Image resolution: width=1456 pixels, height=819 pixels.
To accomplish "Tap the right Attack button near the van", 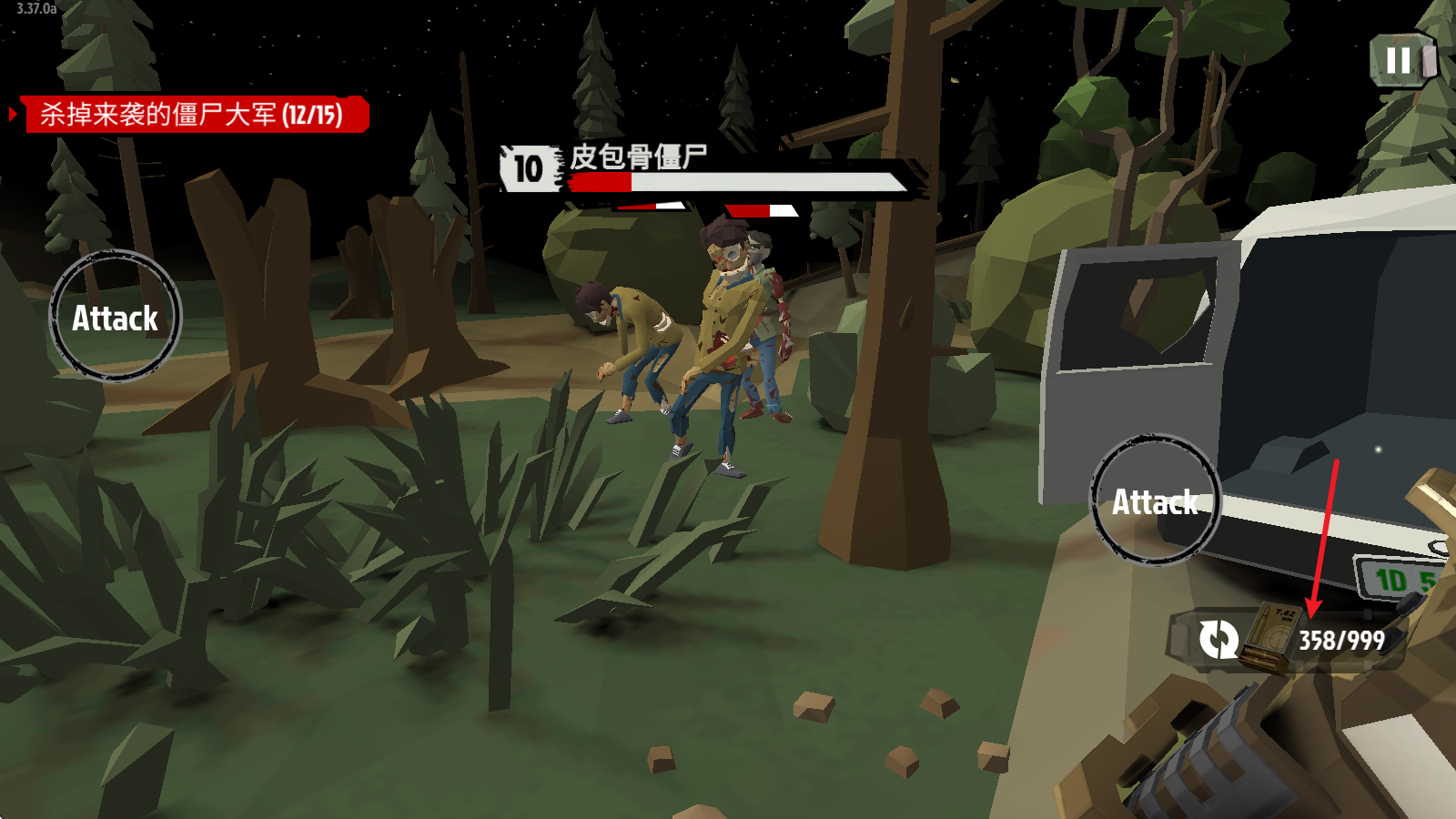I will click(1156, 500).
